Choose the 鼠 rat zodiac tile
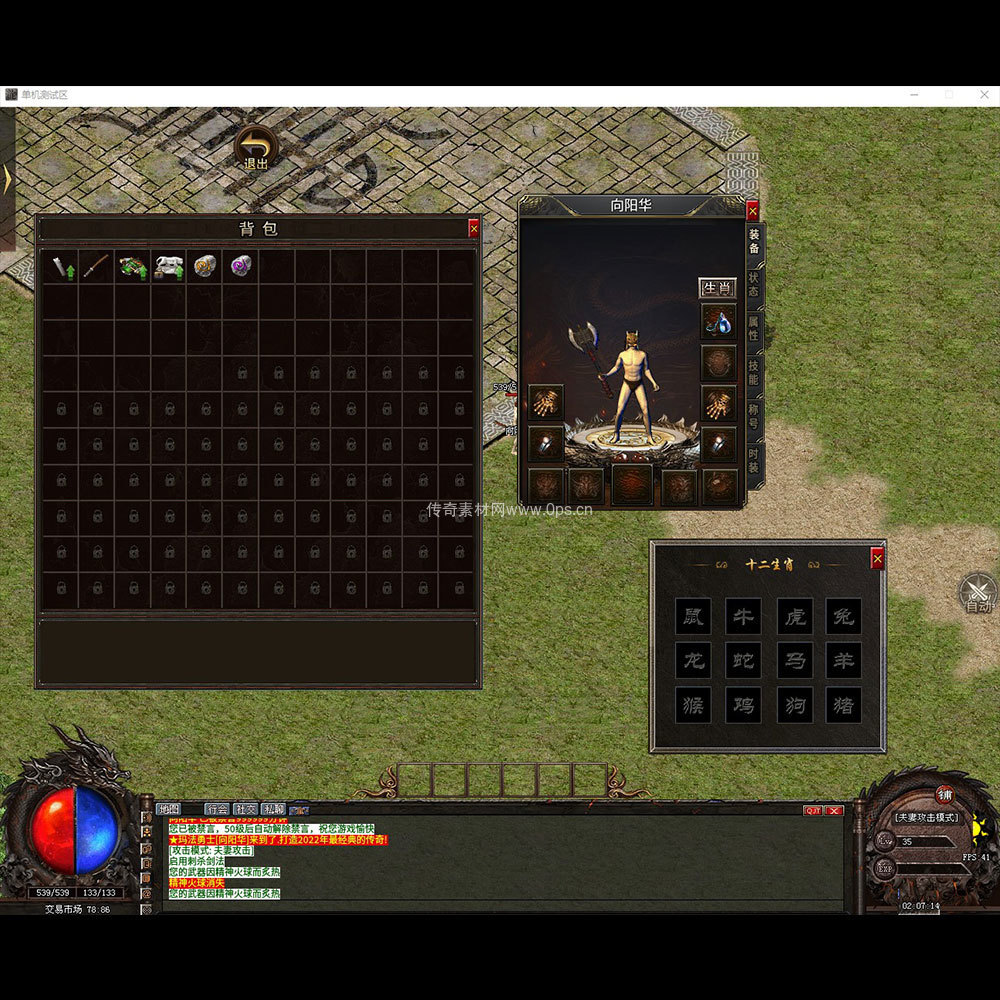 tap(693, 617)
